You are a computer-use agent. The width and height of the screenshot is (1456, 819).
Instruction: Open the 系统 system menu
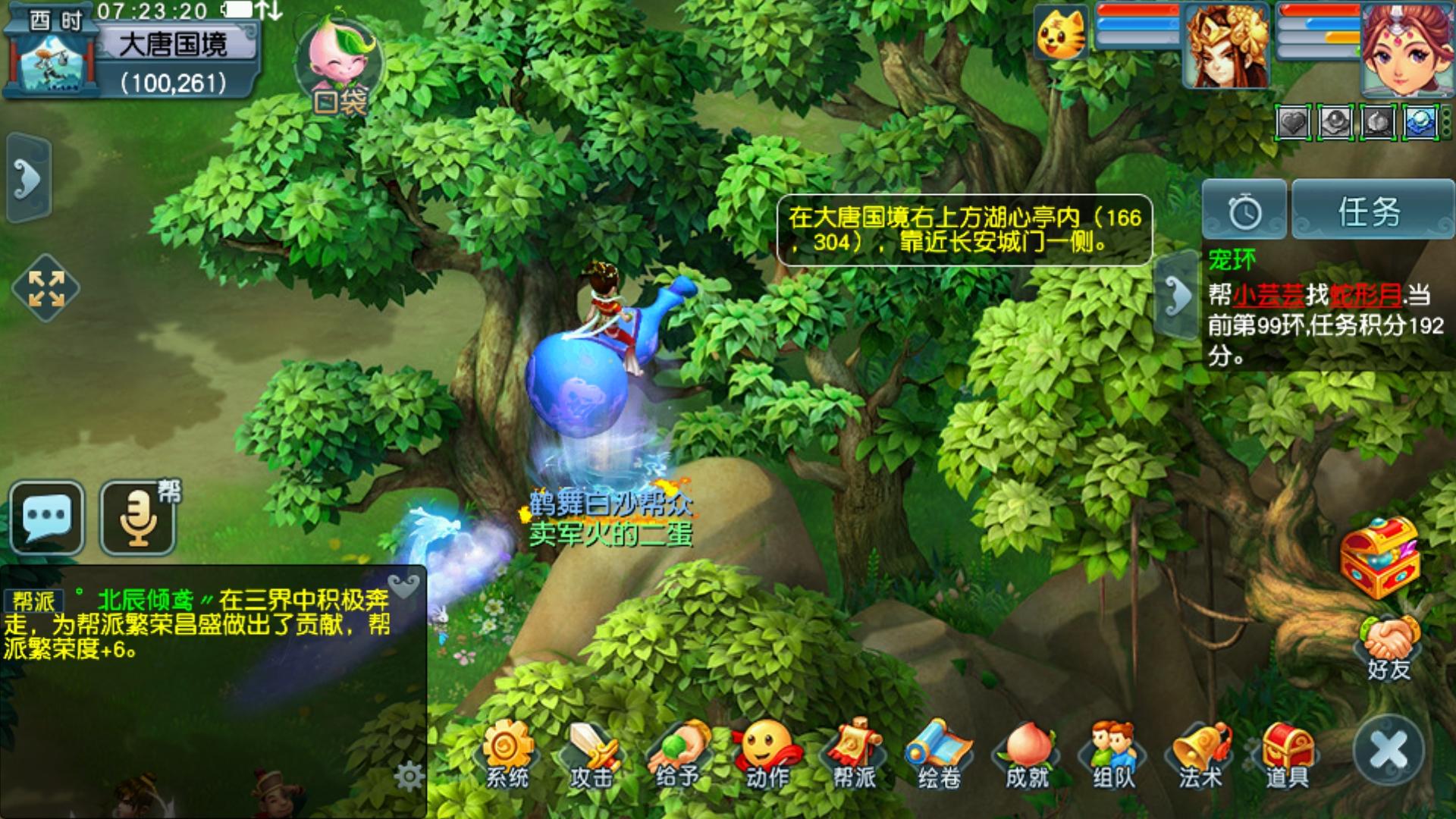(x=507, y=753)
